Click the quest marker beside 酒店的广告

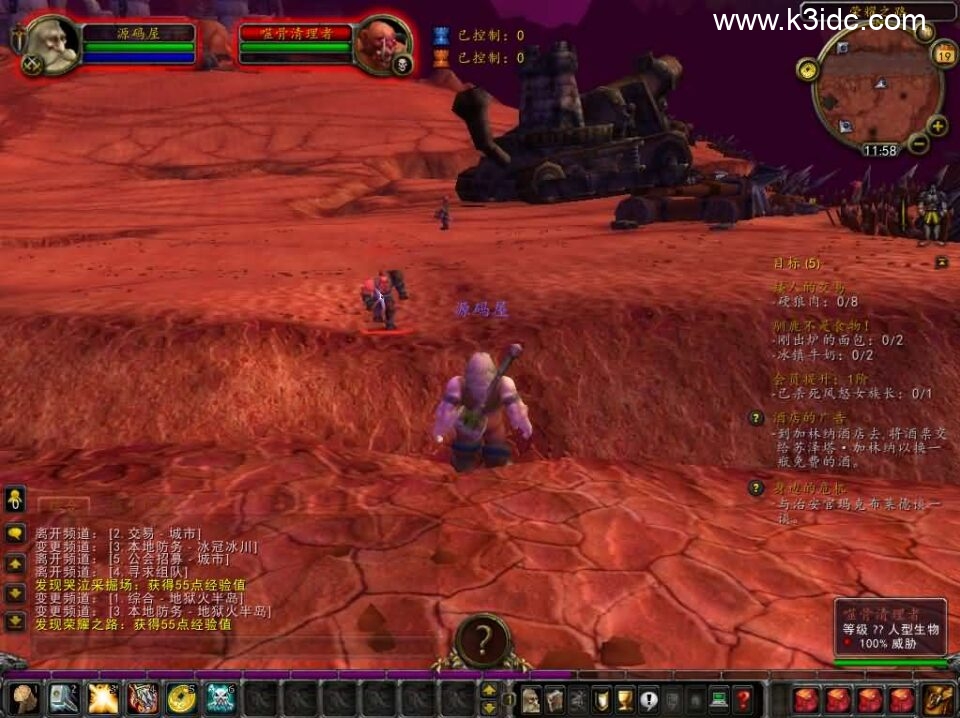[x=757, y=418]
